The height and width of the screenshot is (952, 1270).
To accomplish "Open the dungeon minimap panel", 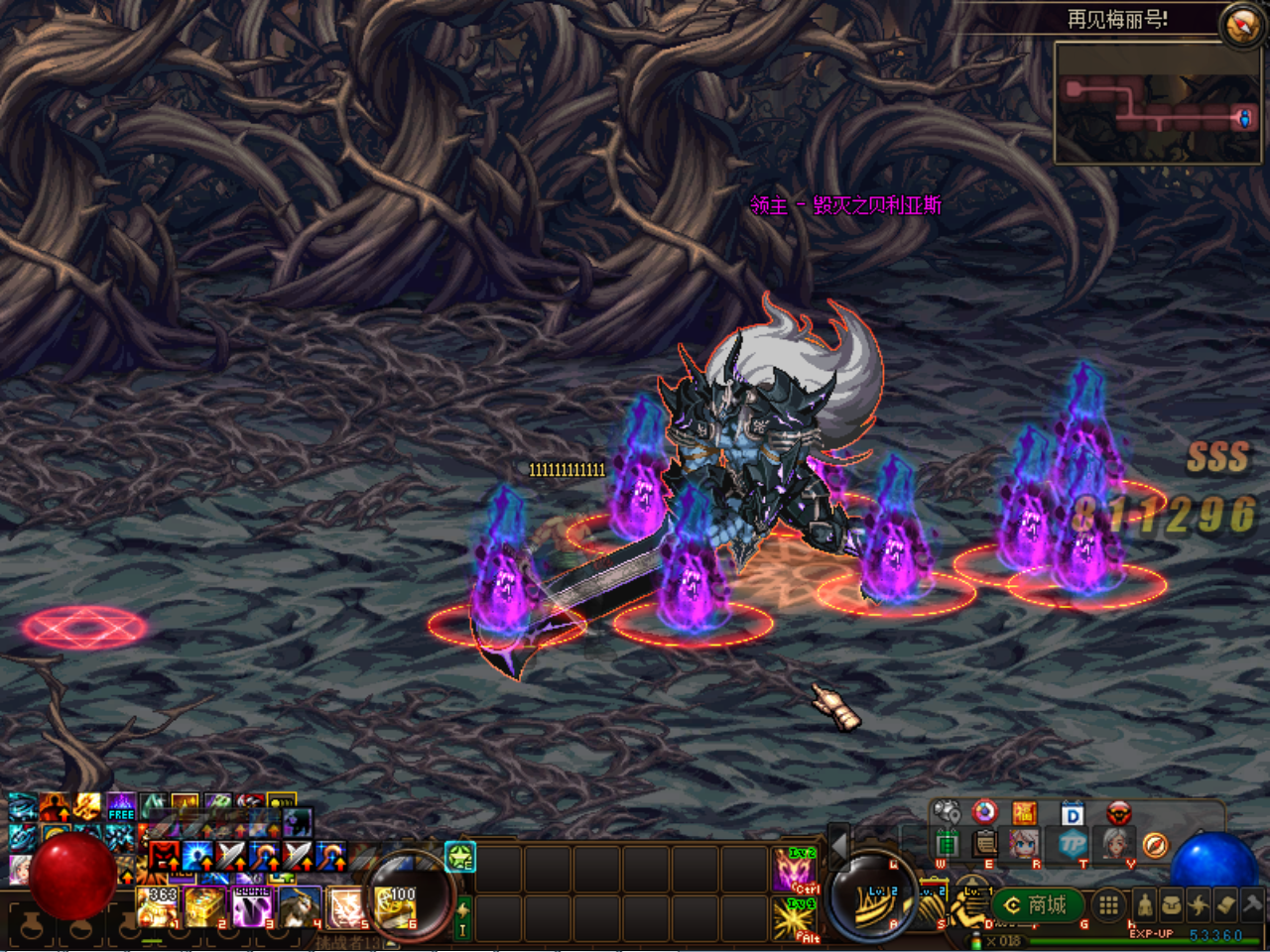I will click(1156, 104).
